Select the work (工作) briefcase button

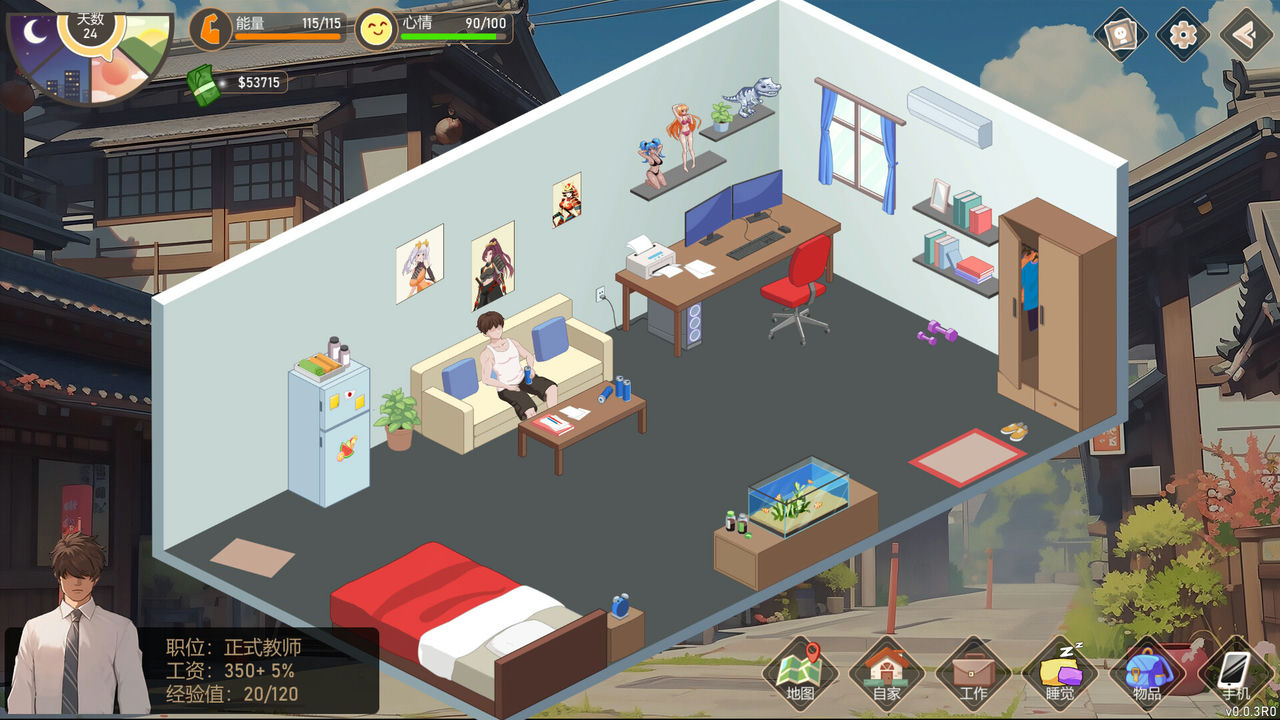[x=973, y=673]
